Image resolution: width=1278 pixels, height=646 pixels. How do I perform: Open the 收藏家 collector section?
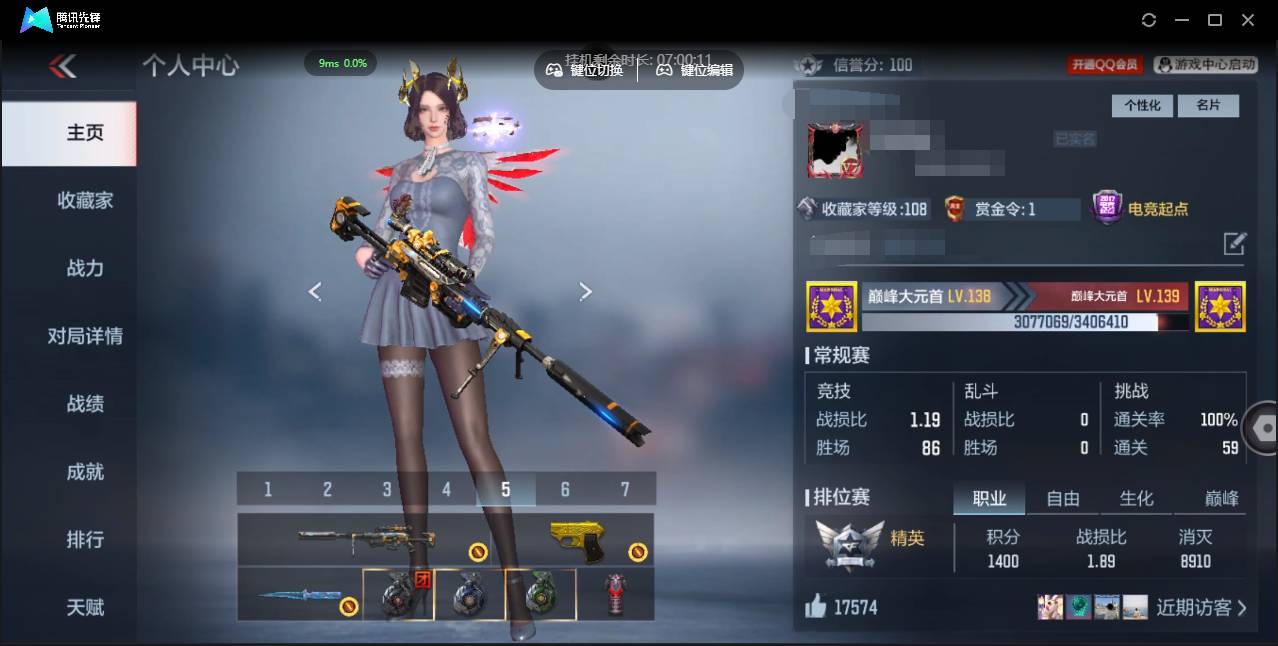pyautogui.click(x=85, y=201)
